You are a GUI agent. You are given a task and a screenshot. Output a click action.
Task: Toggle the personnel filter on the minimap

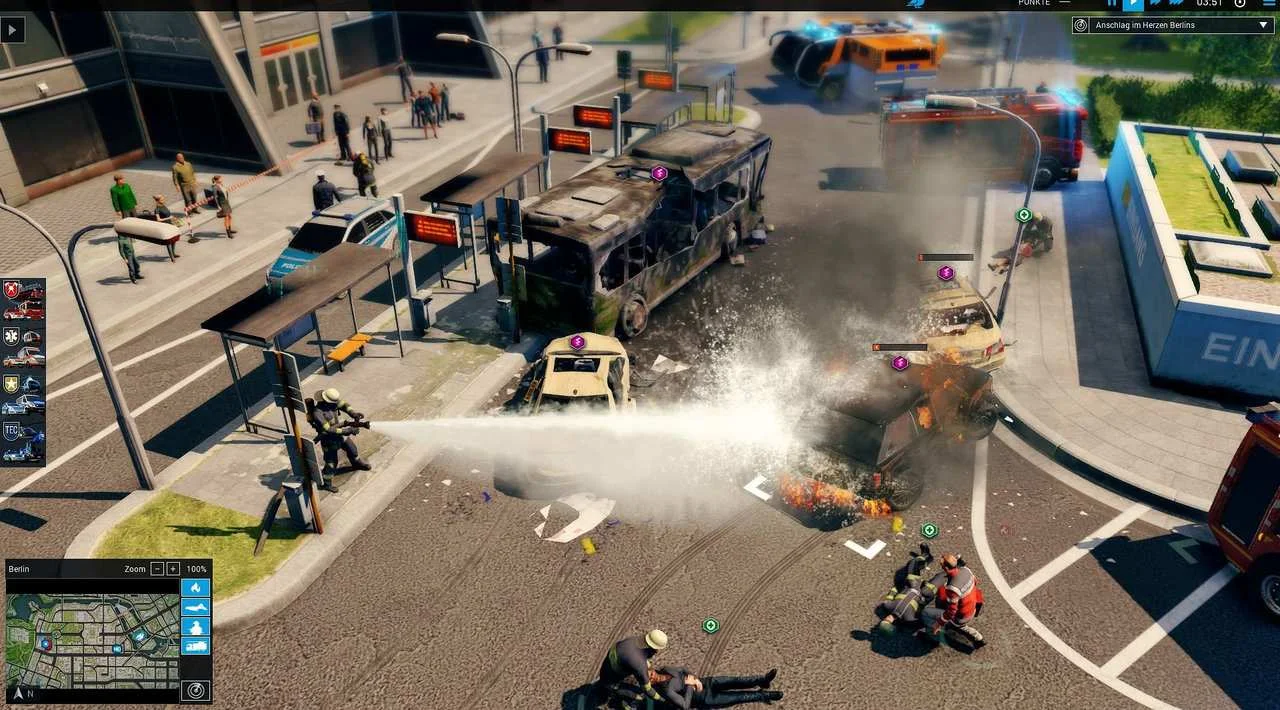[x=196, y=627]
